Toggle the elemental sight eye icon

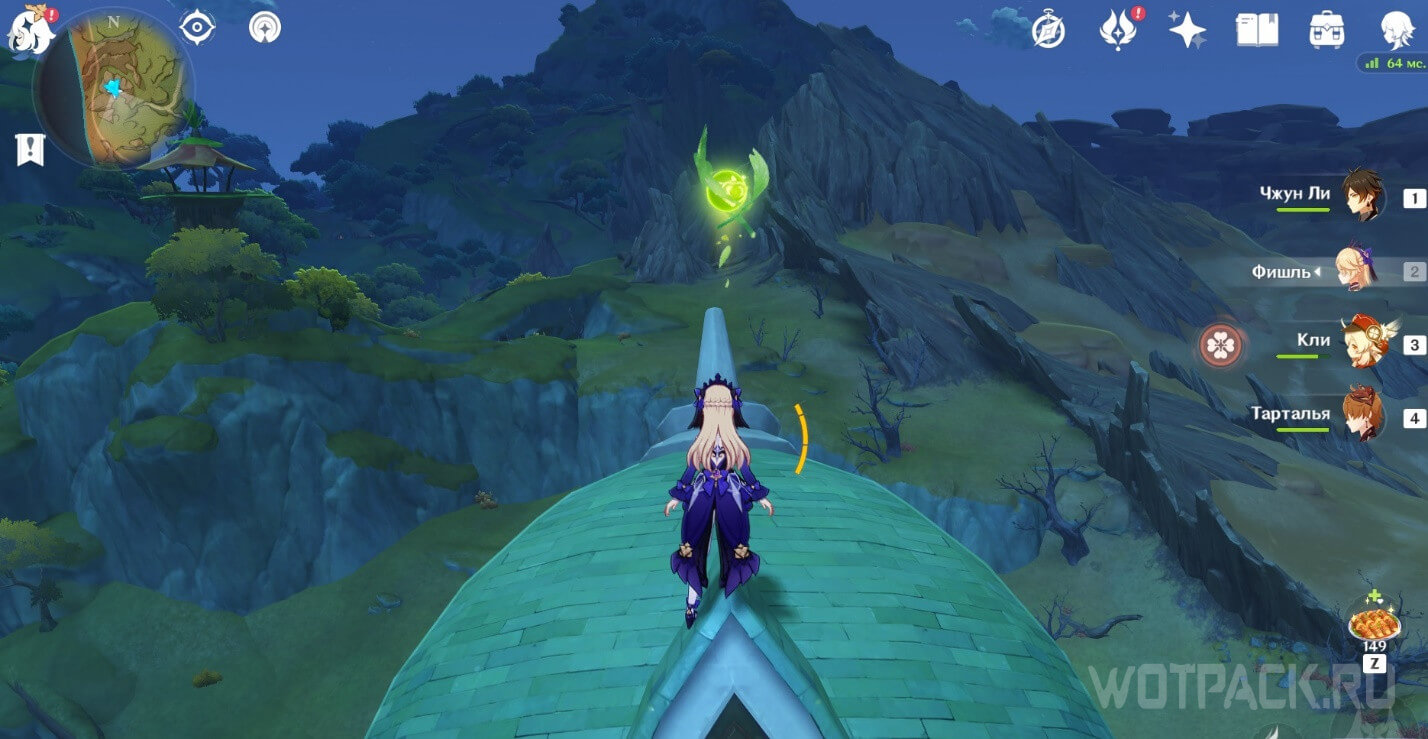click(x=198, y=27)
